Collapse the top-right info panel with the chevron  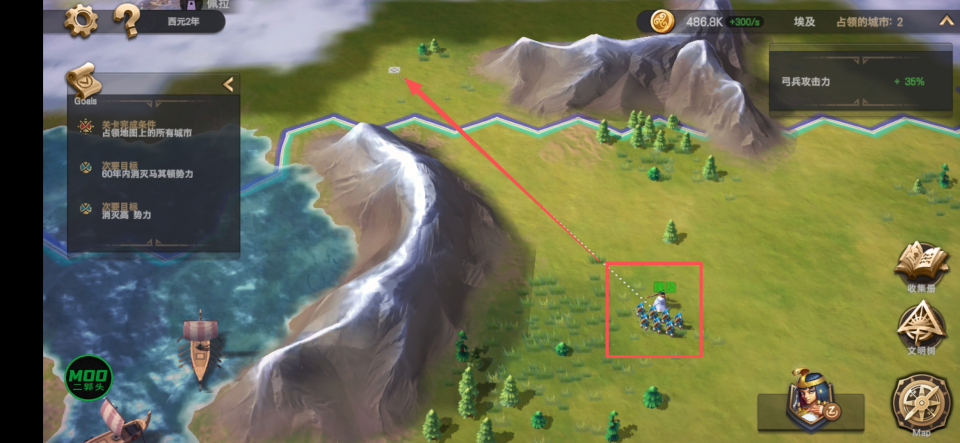tap(945, 21)
